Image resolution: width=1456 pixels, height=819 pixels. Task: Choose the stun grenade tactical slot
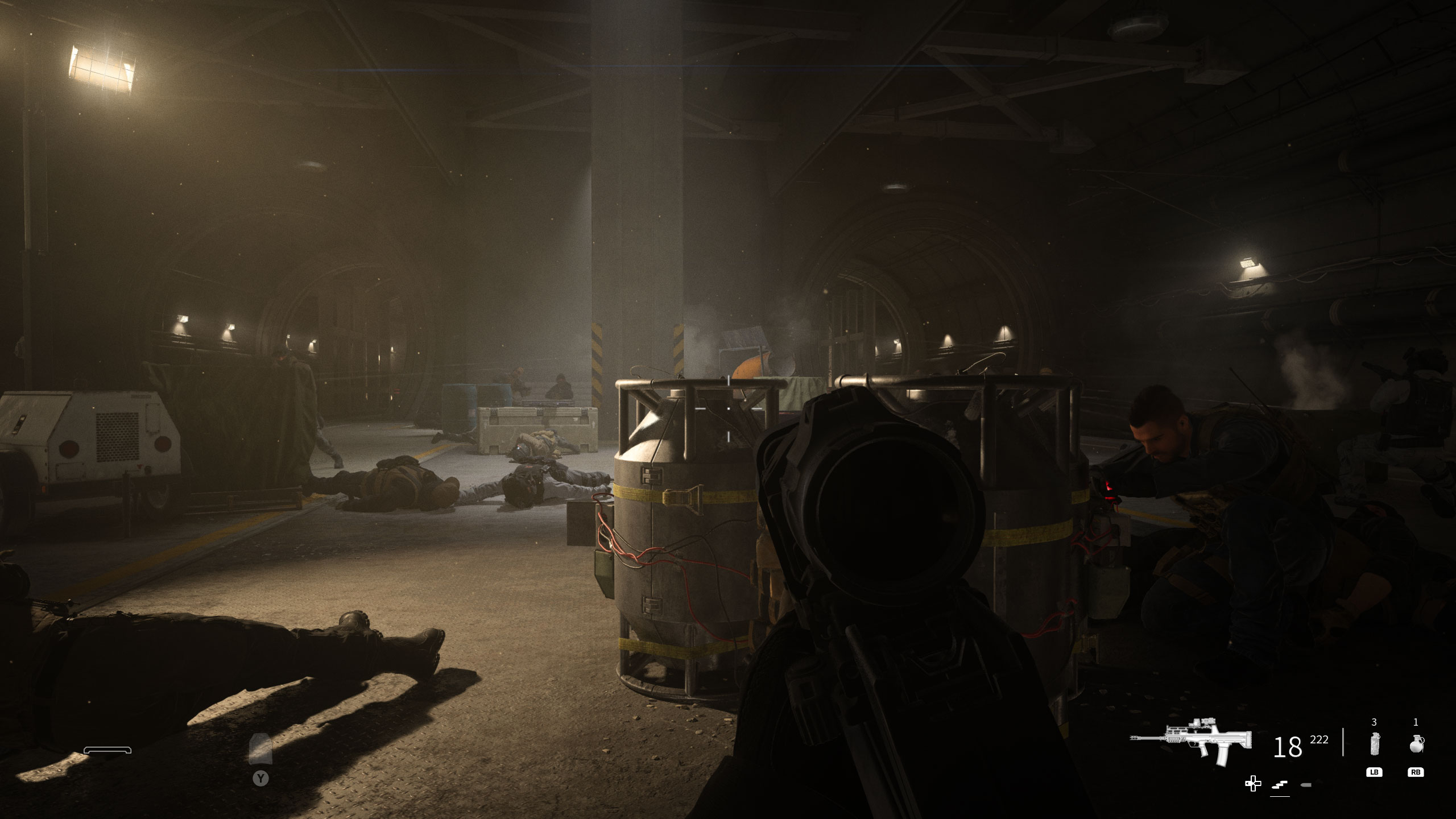click(x=1374, y=744)
